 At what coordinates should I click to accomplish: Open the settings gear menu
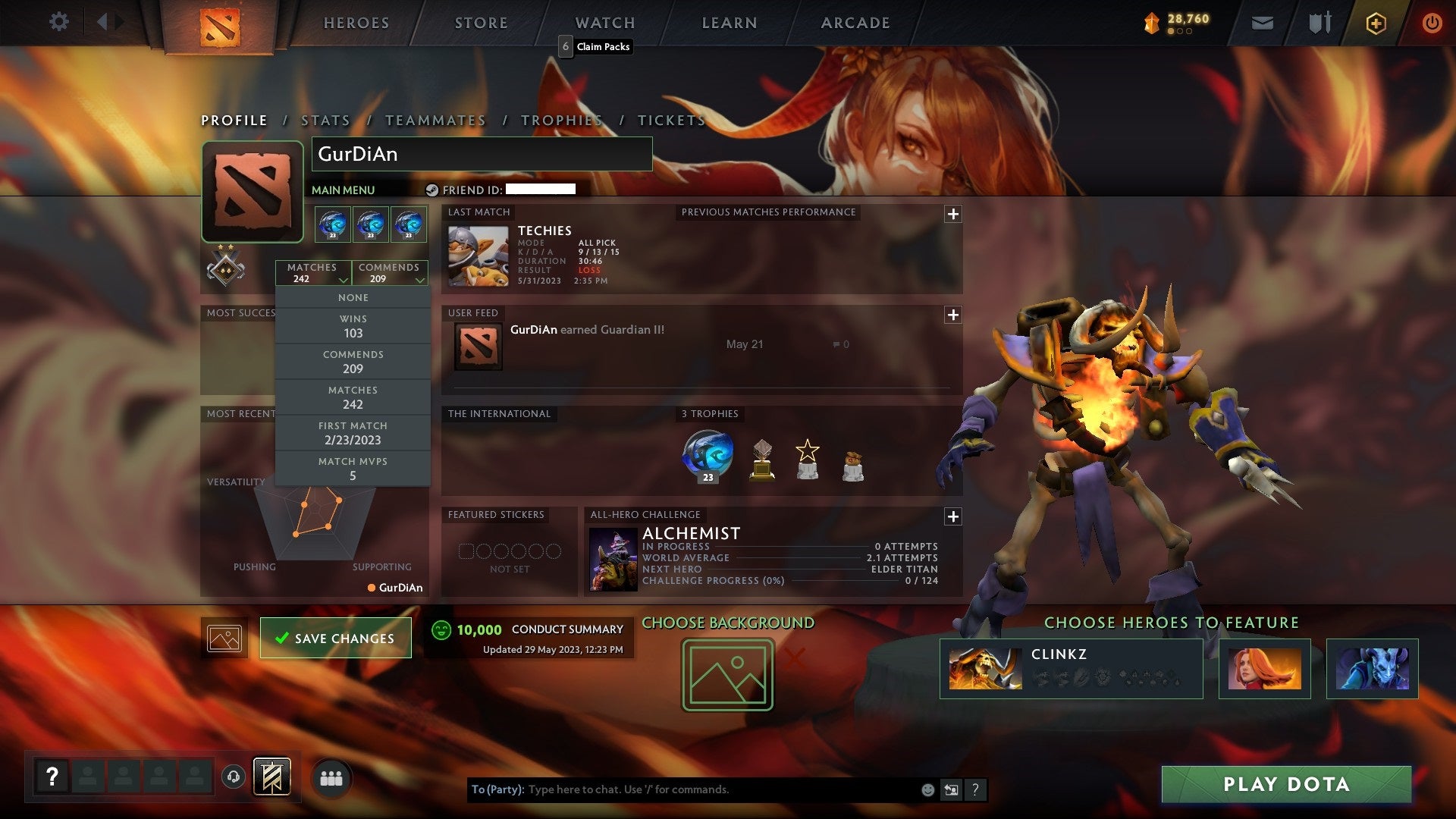pyautogui.click(x=59, y=22)
